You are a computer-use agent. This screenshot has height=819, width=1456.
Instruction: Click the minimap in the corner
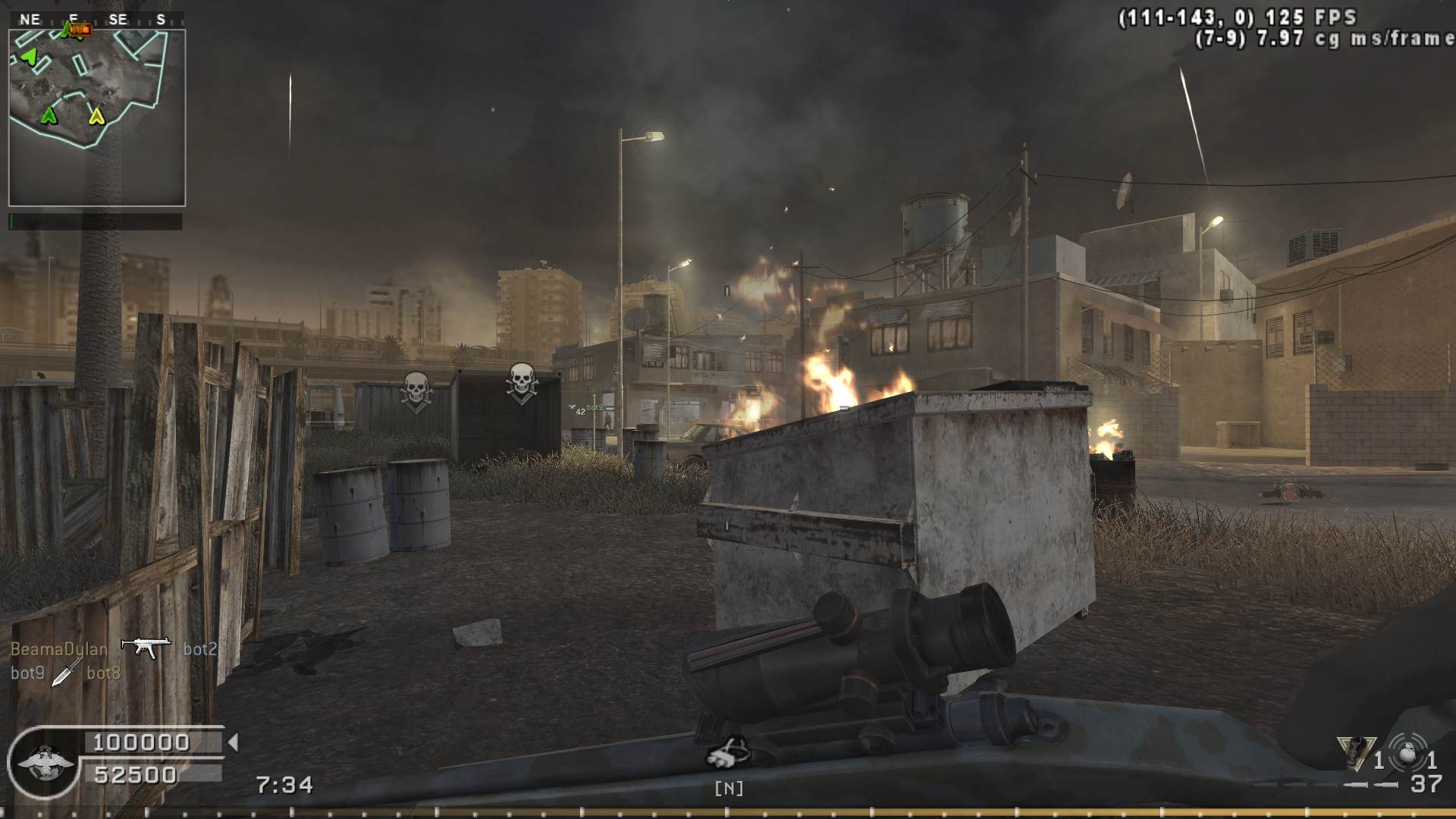(97, 118)
